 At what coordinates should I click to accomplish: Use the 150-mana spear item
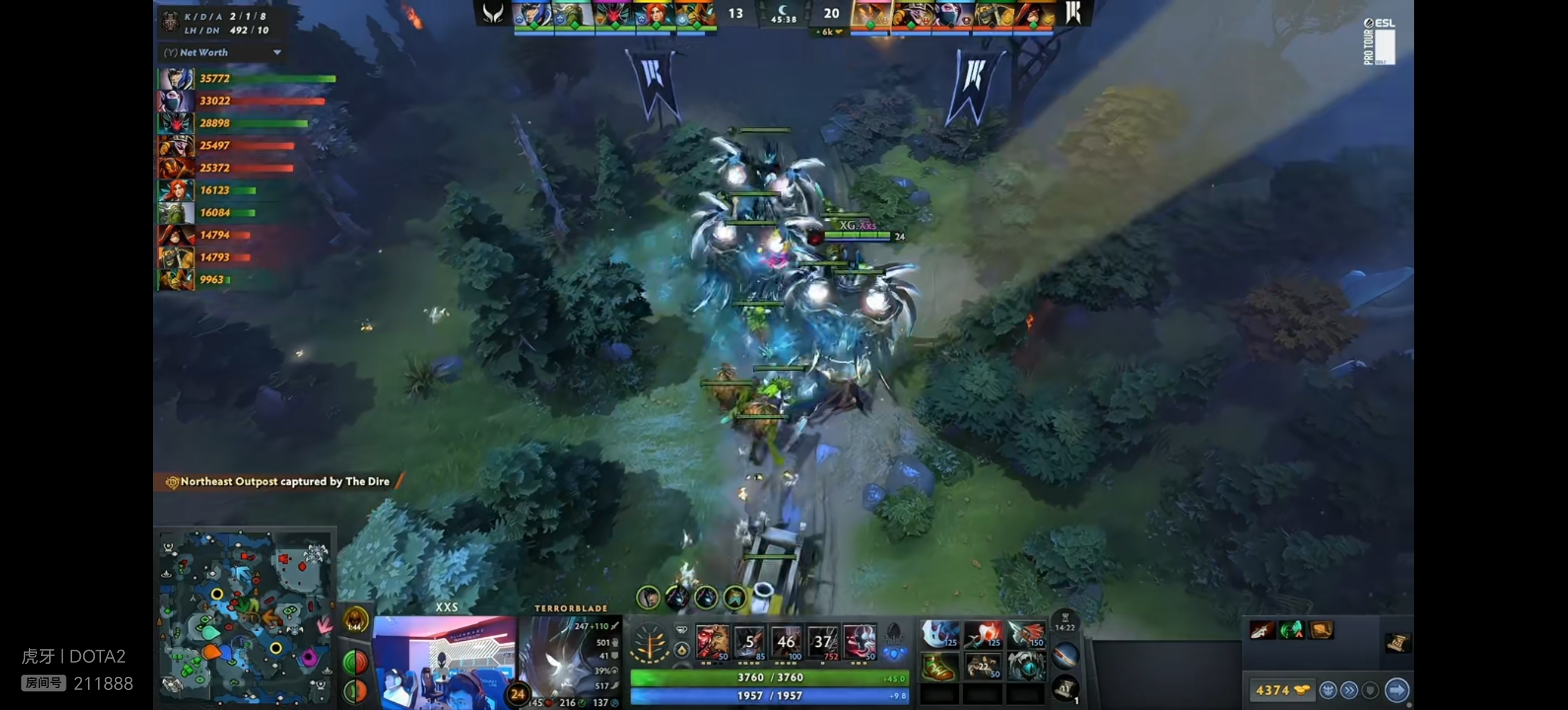click(1026, 634)
